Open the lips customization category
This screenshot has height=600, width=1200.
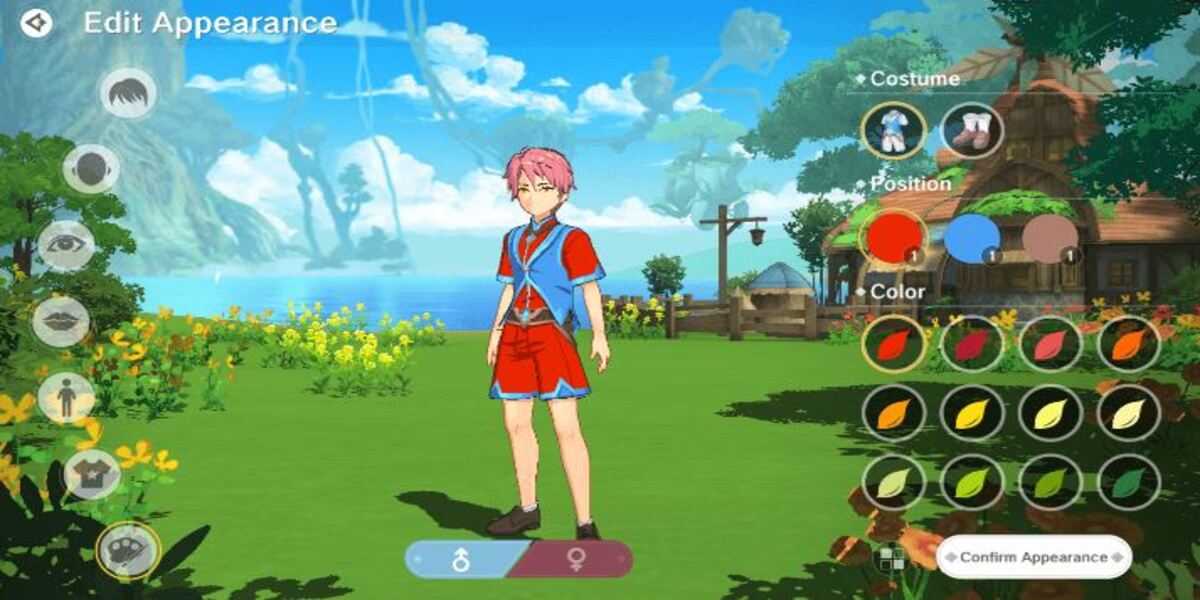tap(61, 321)
